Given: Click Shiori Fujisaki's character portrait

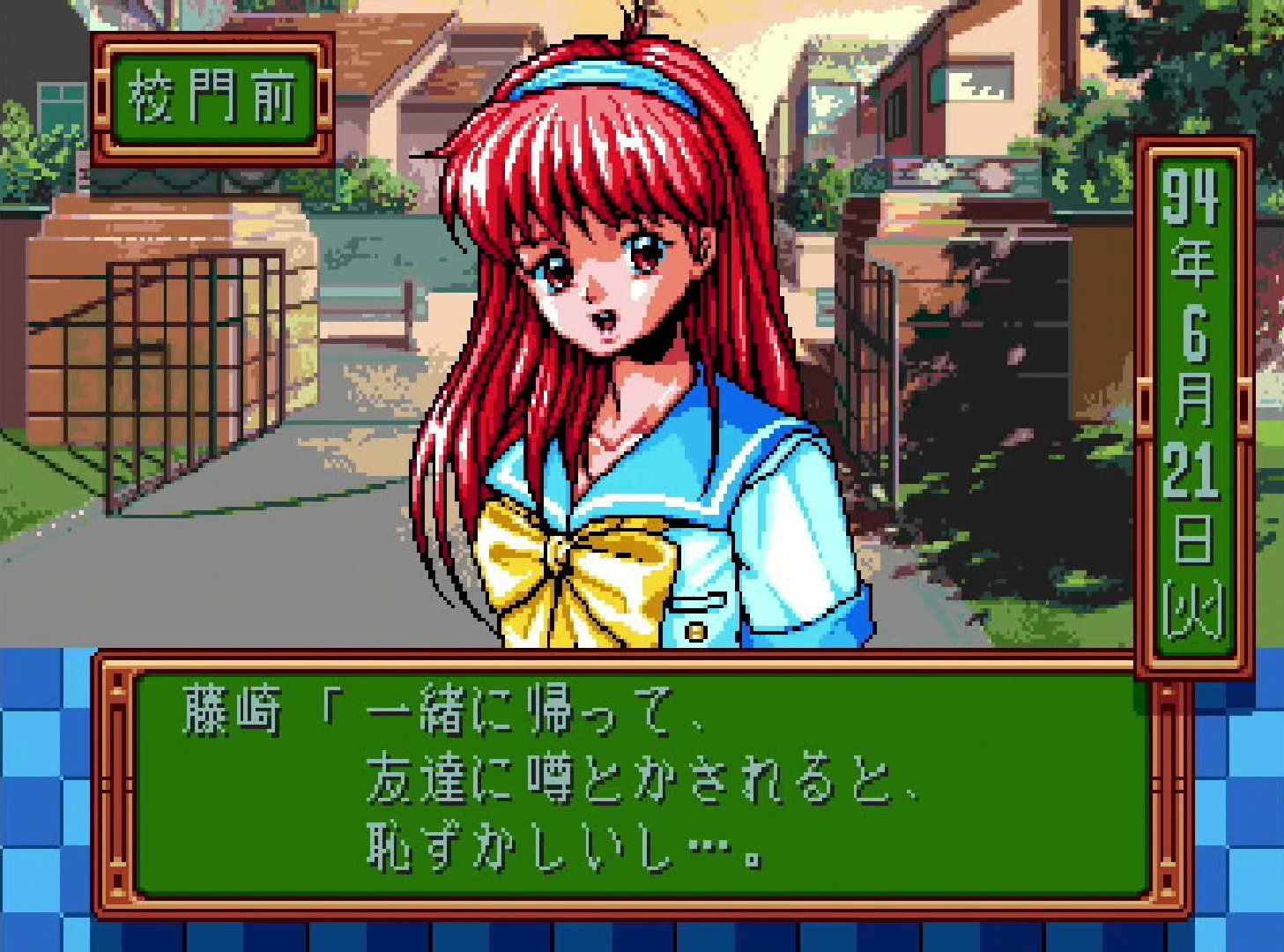Looking at the screenshot, I should pyautogui.click(x=608, y=335).
